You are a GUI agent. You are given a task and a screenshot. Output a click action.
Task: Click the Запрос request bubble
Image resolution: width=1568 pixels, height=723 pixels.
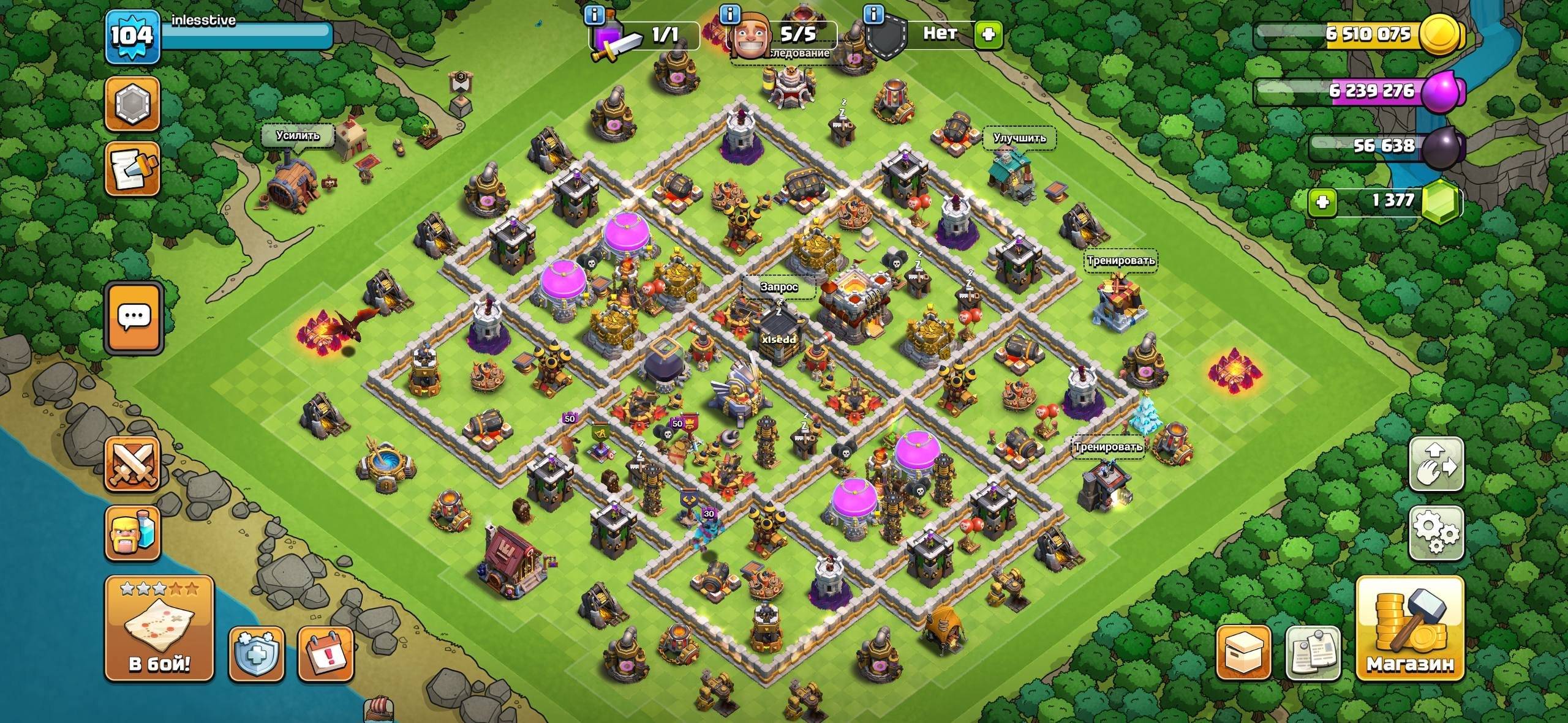tap(778, 287)
